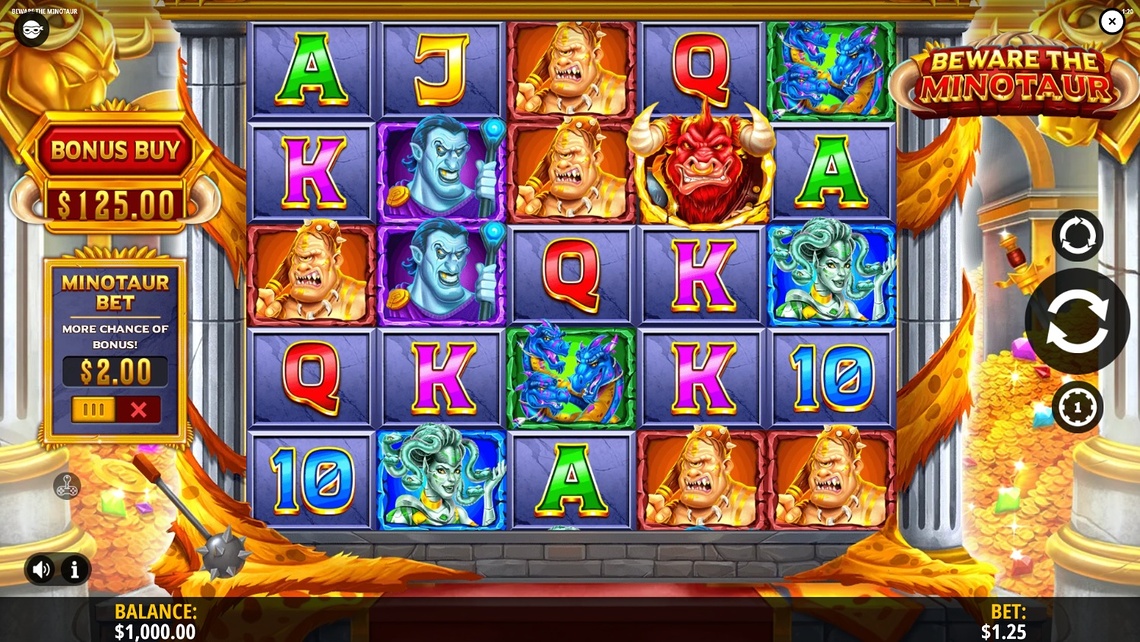Click the small gamepad joystick icon
The image size is (1140, 642).
click(66, 486)
